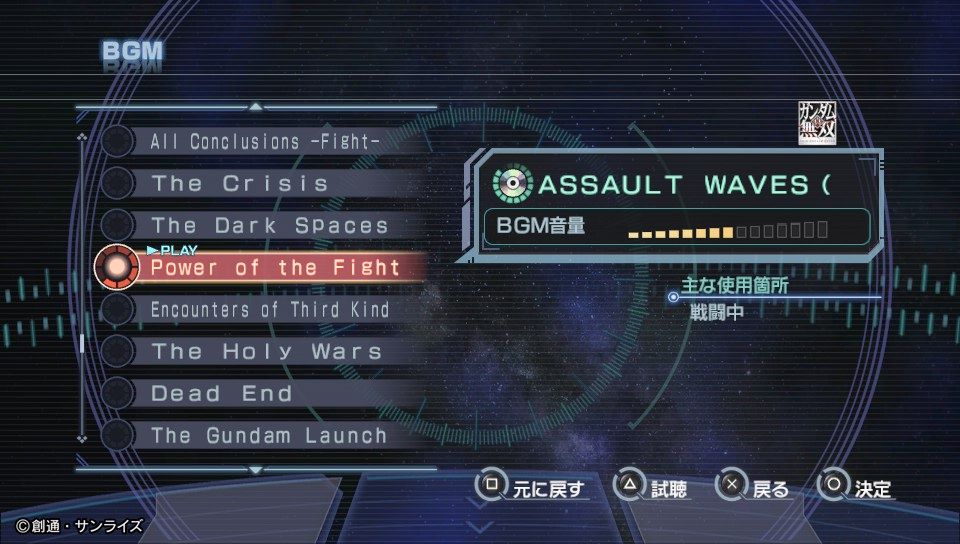The width and height of the screenshot is (960, 544).
Task: Click the up arrow above the track list
Action: click(x=256, y=106)
